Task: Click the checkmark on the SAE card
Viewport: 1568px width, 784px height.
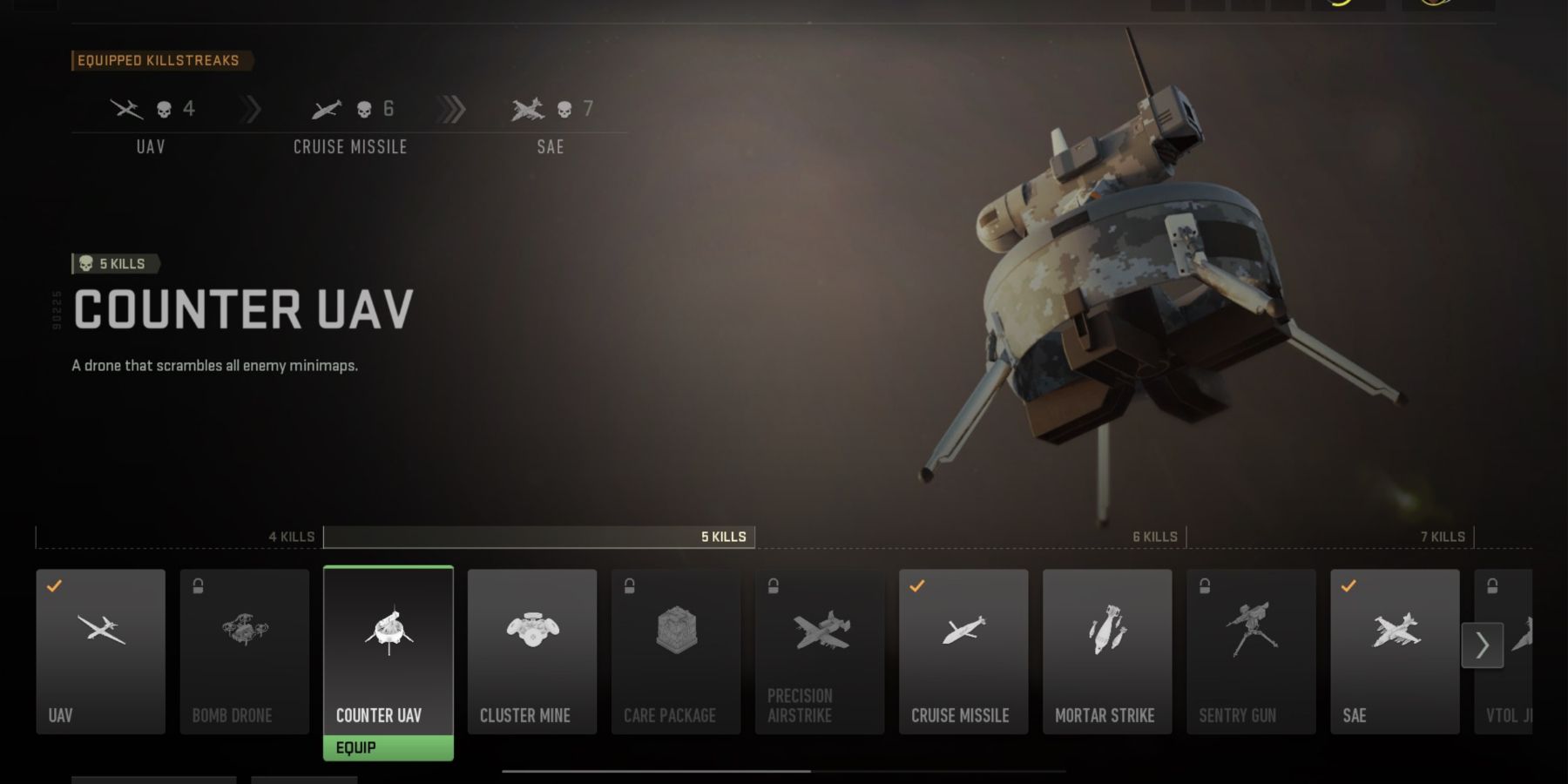Action: tap(1348, 588)
